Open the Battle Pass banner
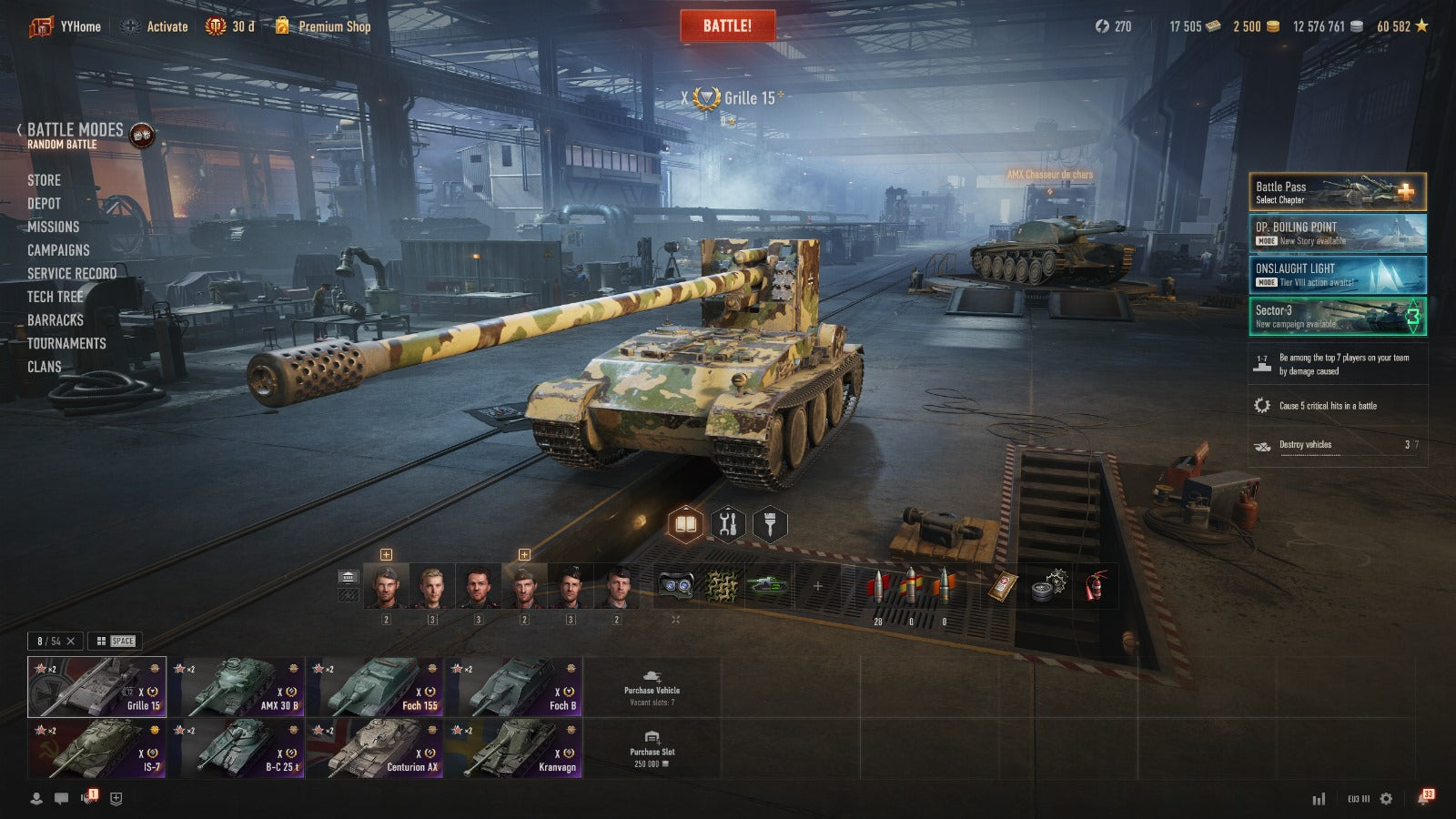Viewport: 1456px width, 819px height. tap(1337, 192)
